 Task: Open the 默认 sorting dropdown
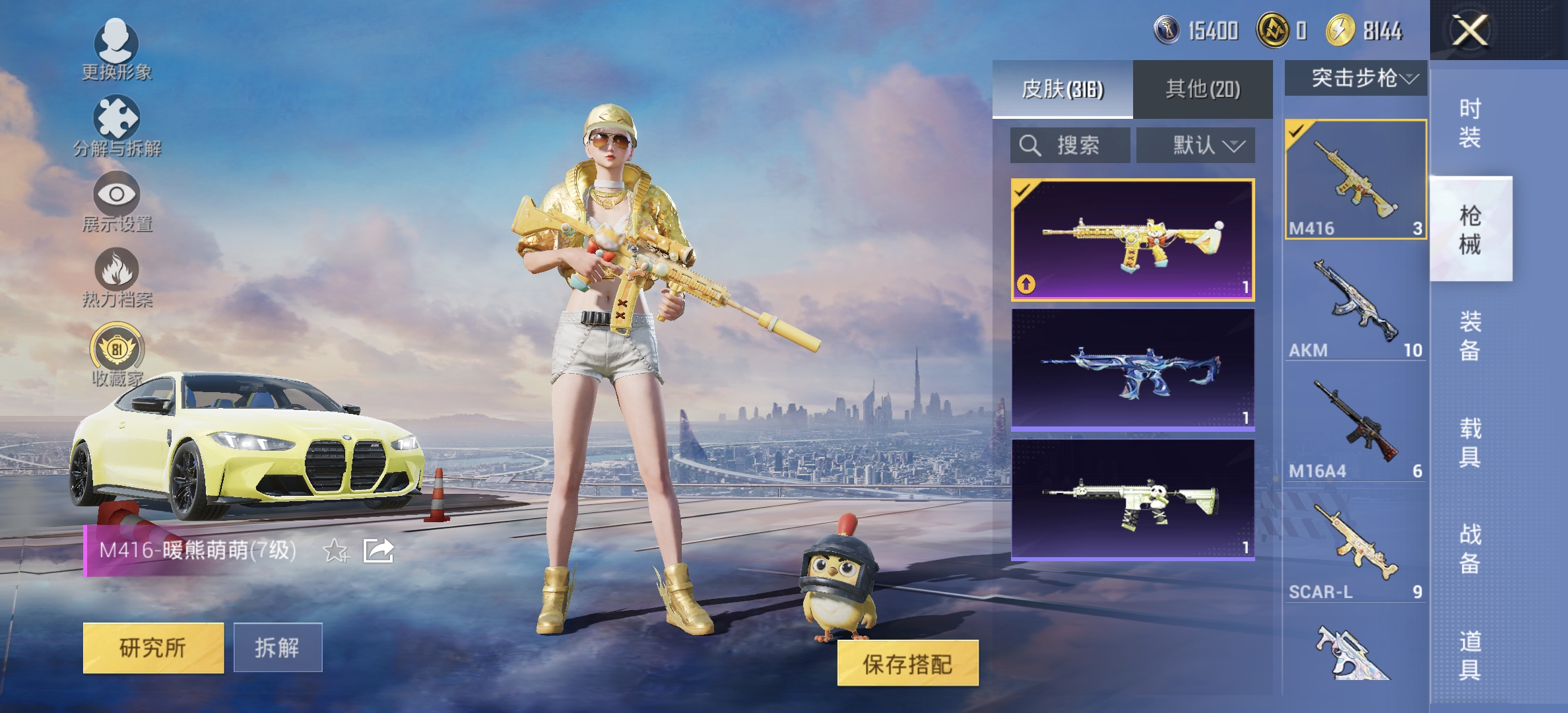1194,145
